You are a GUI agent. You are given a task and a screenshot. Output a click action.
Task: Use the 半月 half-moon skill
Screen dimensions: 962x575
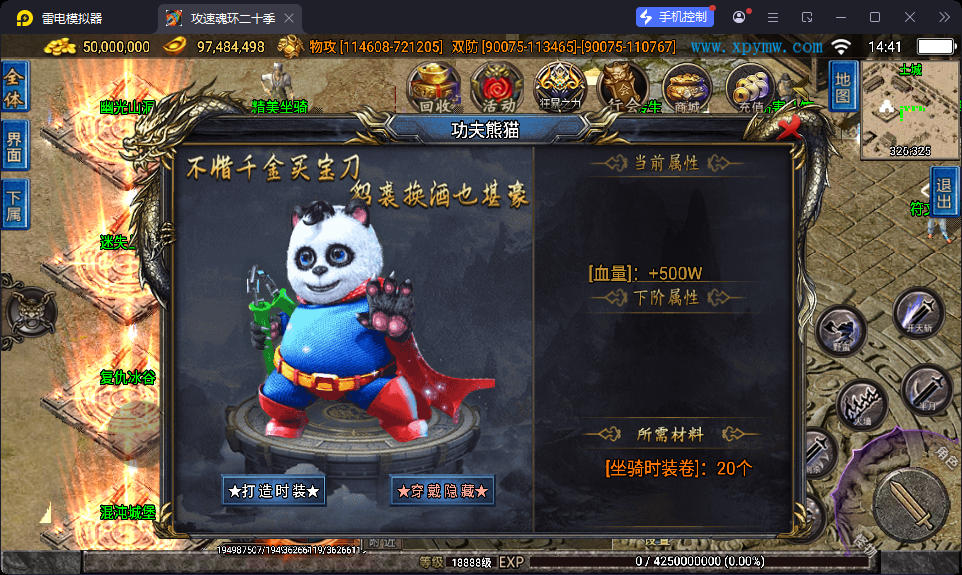pyautogui.click(x=925, y=390)
